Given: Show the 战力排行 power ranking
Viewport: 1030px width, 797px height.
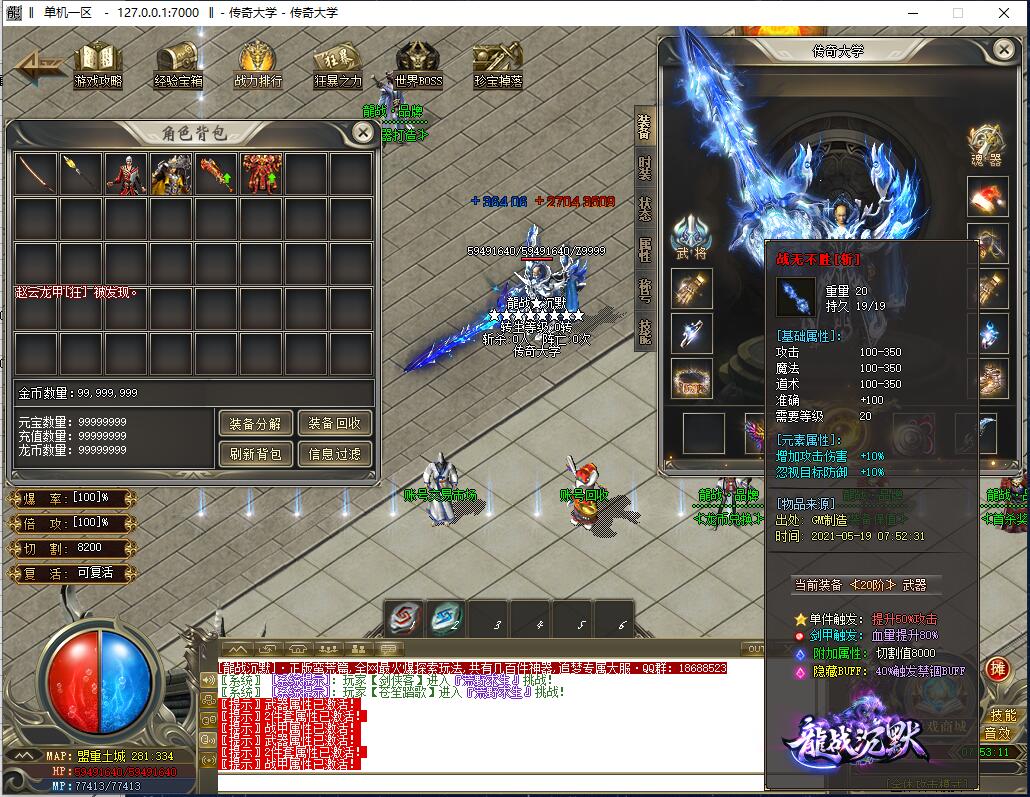Looking at the screenshot, I should pos(258,65).
